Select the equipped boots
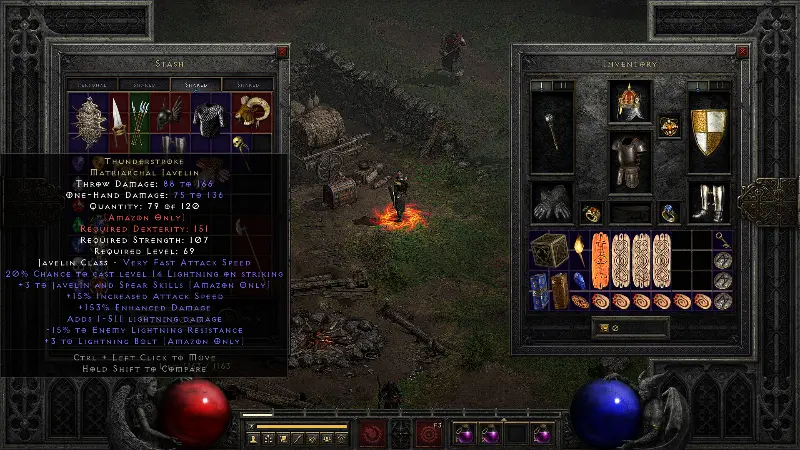This screenshot has height=450, width=800. (709, 203)
